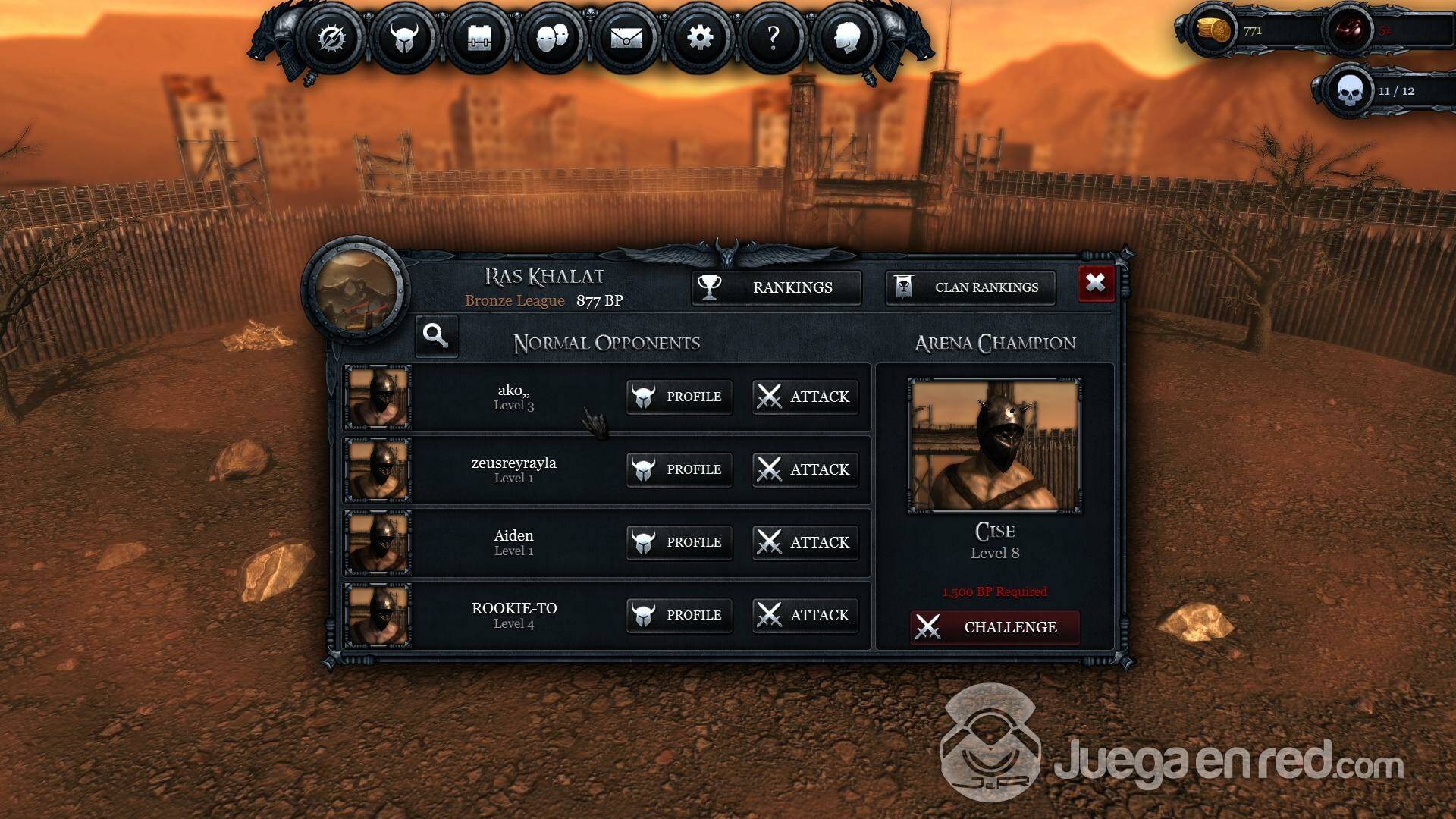Attack ROOKIE-TO
This screenshot has width=1456, height=819.
(805, 615)
